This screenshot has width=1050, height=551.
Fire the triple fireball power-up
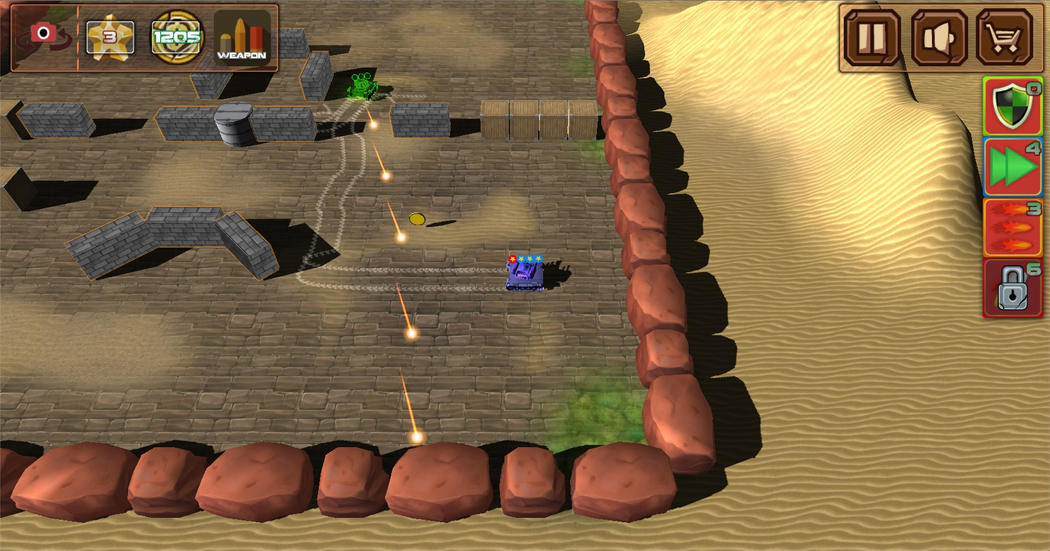[1013, 228]
